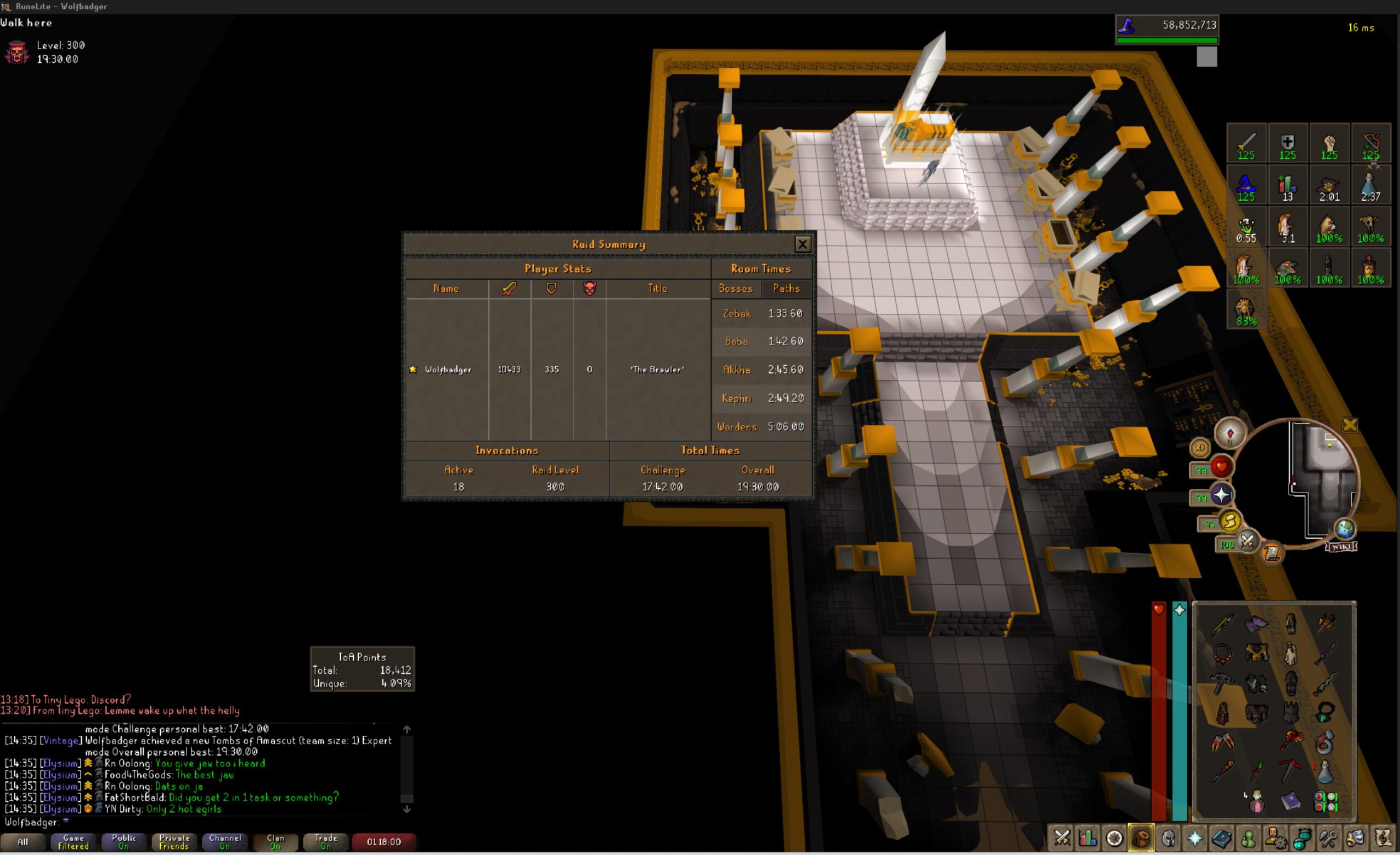
Task: Toggle run with the boot energy orb
Action: pyautogui.click(x=1229, y=522)
